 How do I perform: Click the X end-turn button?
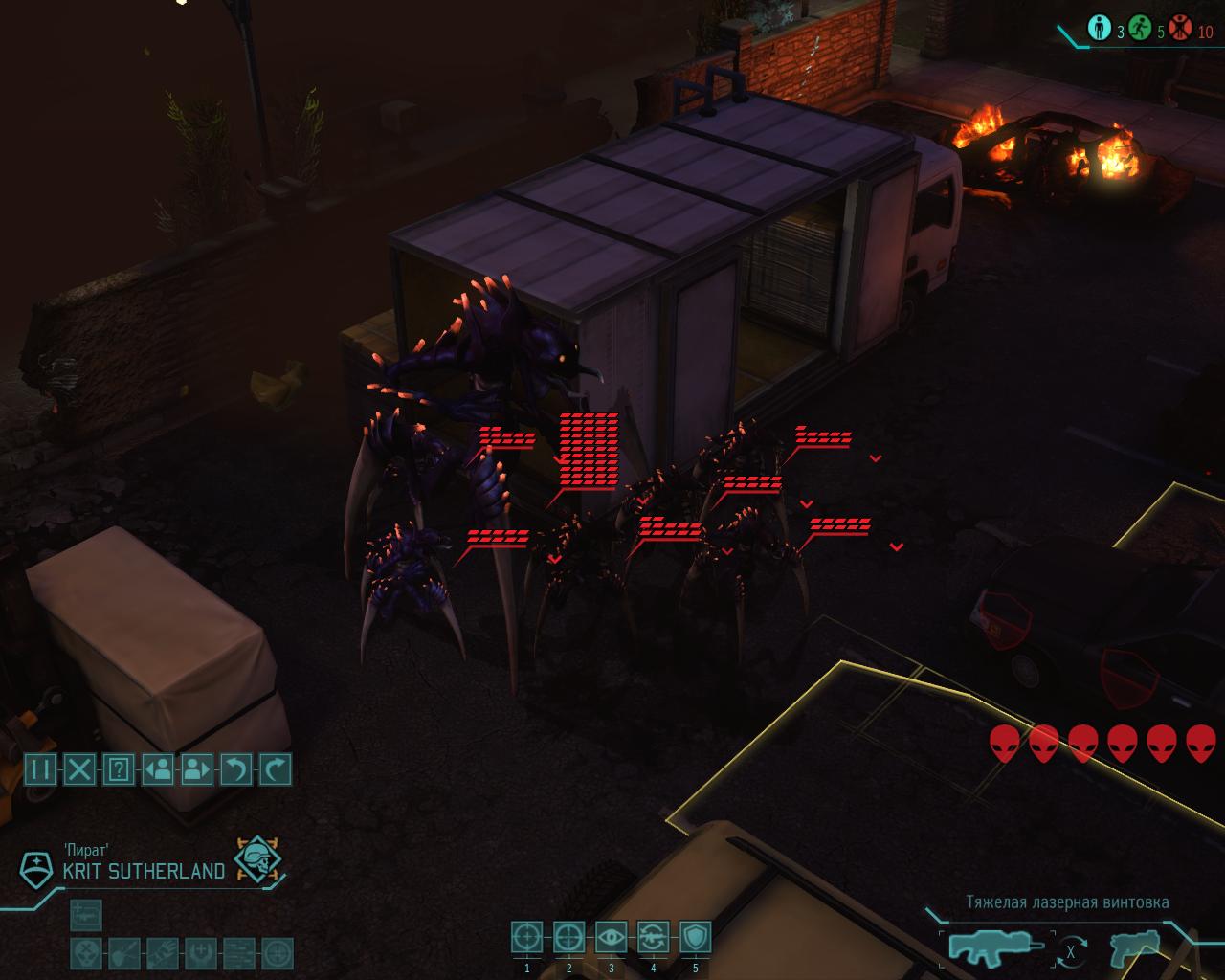tap(79, 769)
